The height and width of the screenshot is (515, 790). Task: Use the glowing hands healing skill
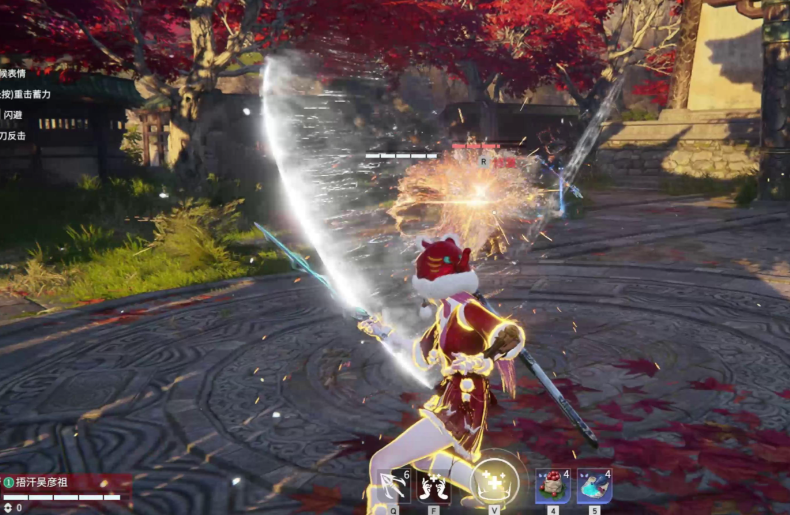pos(434,487)
